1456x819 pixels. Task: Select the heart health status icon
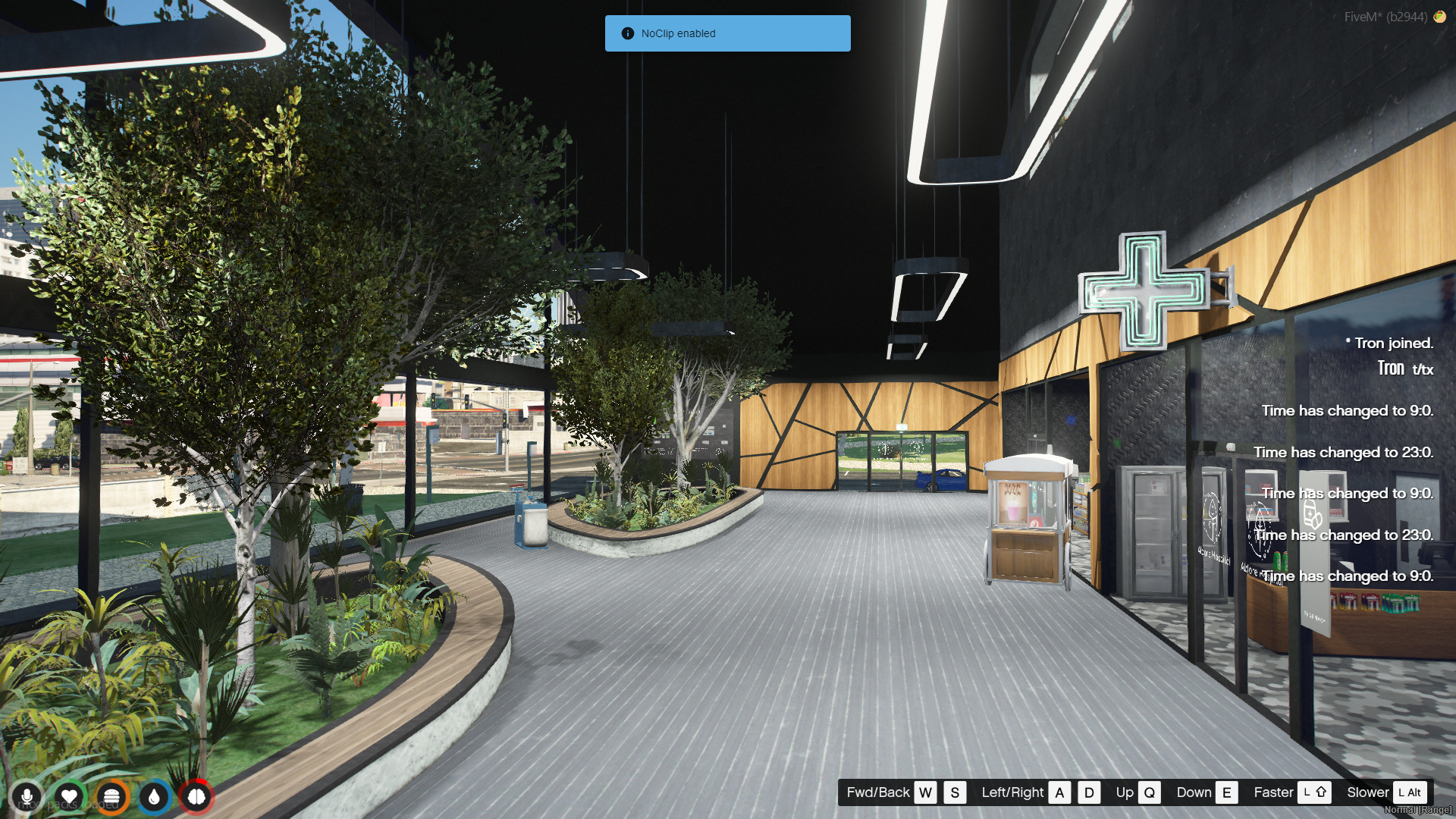[x=69, y=797]
